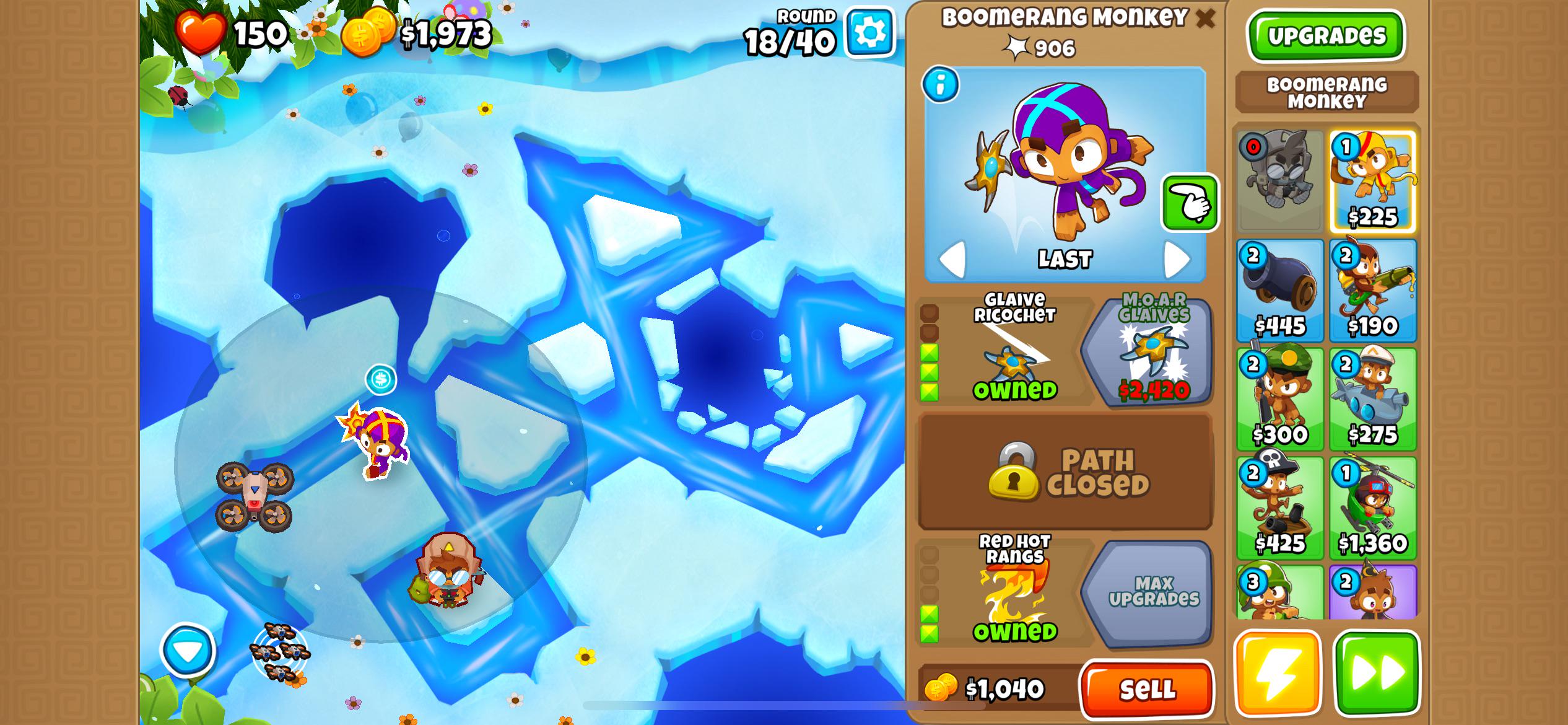Viewport: 1568px width, 725px height.
Task: Open the Upgrades screen
Action: [1327, 36]
